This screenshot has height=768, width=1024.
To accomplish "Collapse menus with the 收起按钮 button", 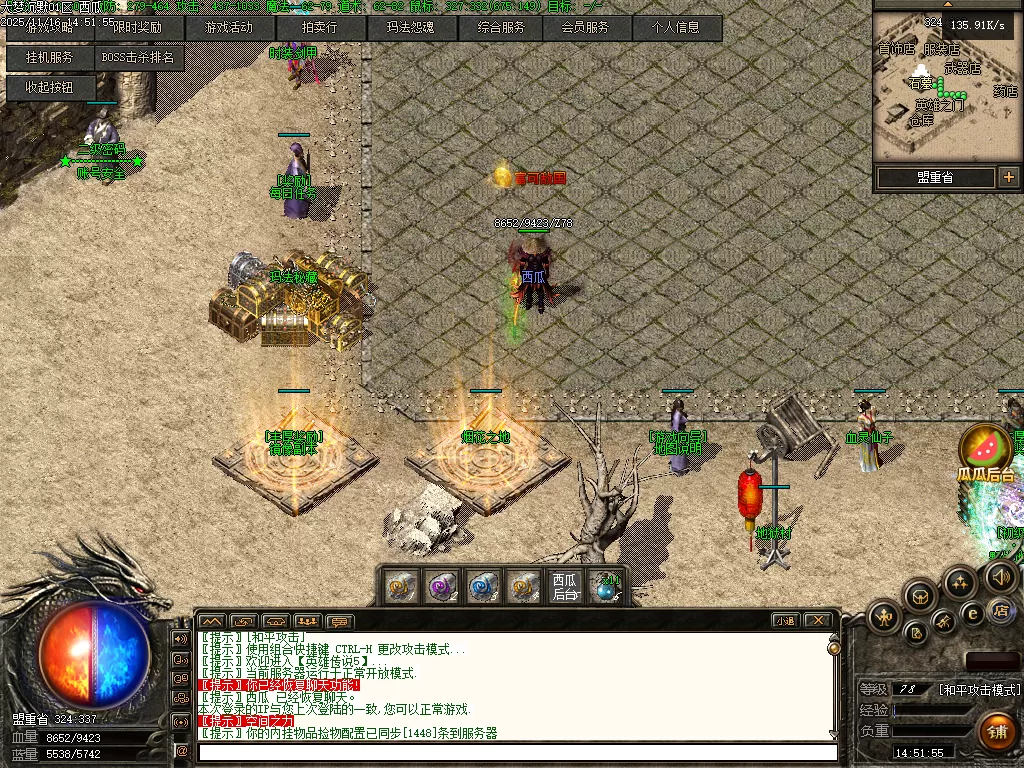I will click(50, 88).
